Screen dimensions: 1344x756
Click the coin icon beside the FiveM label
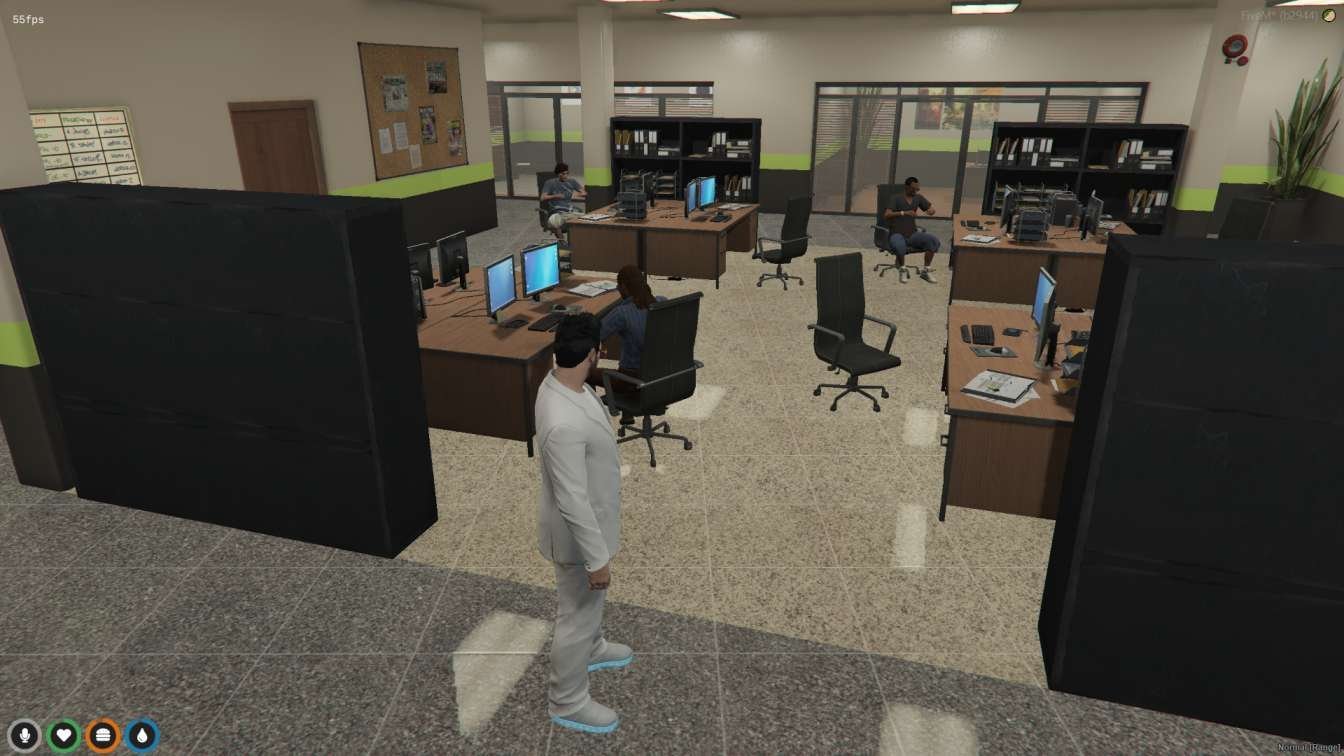coord(1326,14)
